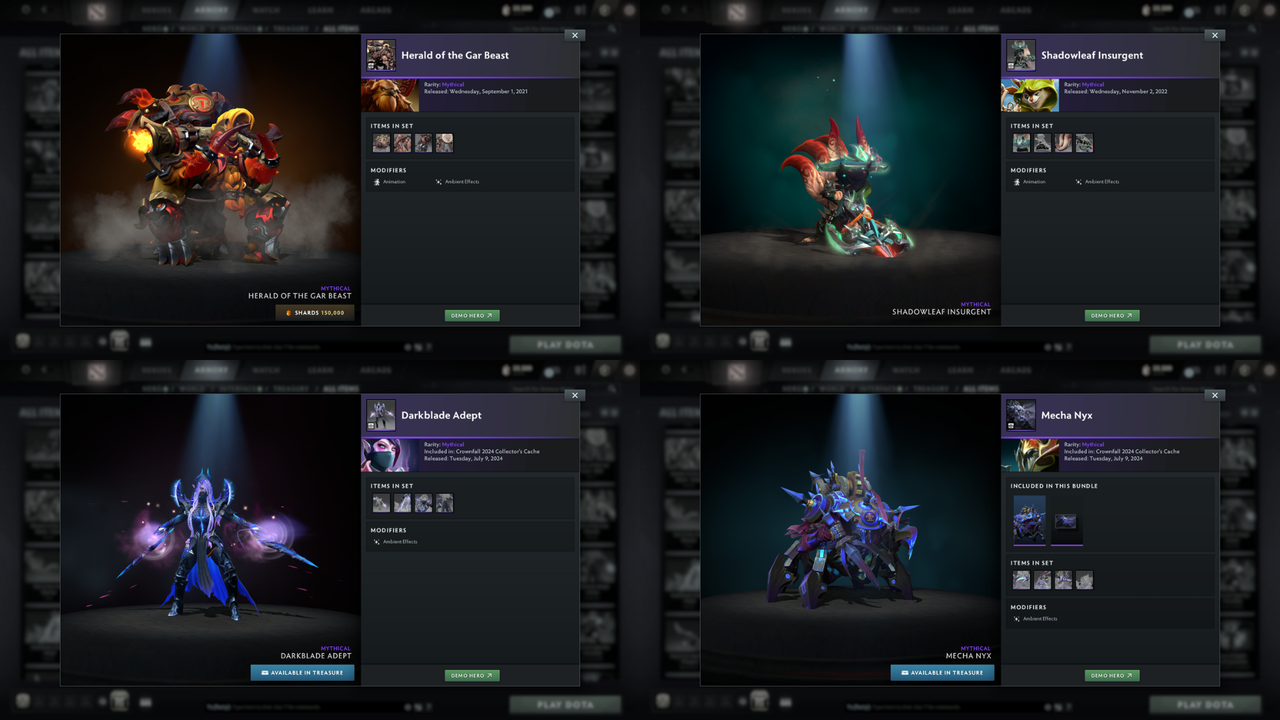Viewport: 1280px width, 720px height.
Task: Purchase the set with SHARDS 150,000 button
Action: point(315,312)
